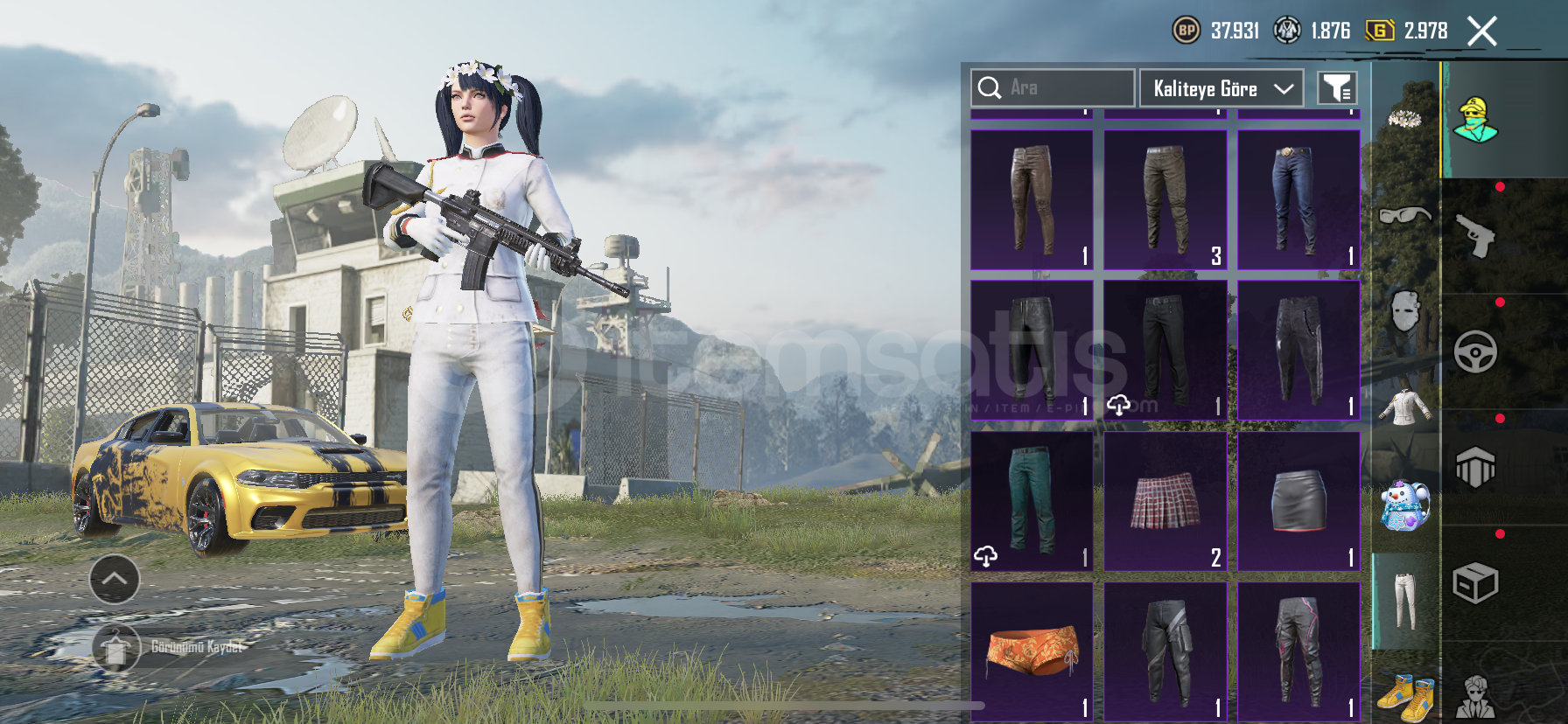Choose the orange floral swim shorts
Screen dimensions: 1568x724
pos(1032,651)
